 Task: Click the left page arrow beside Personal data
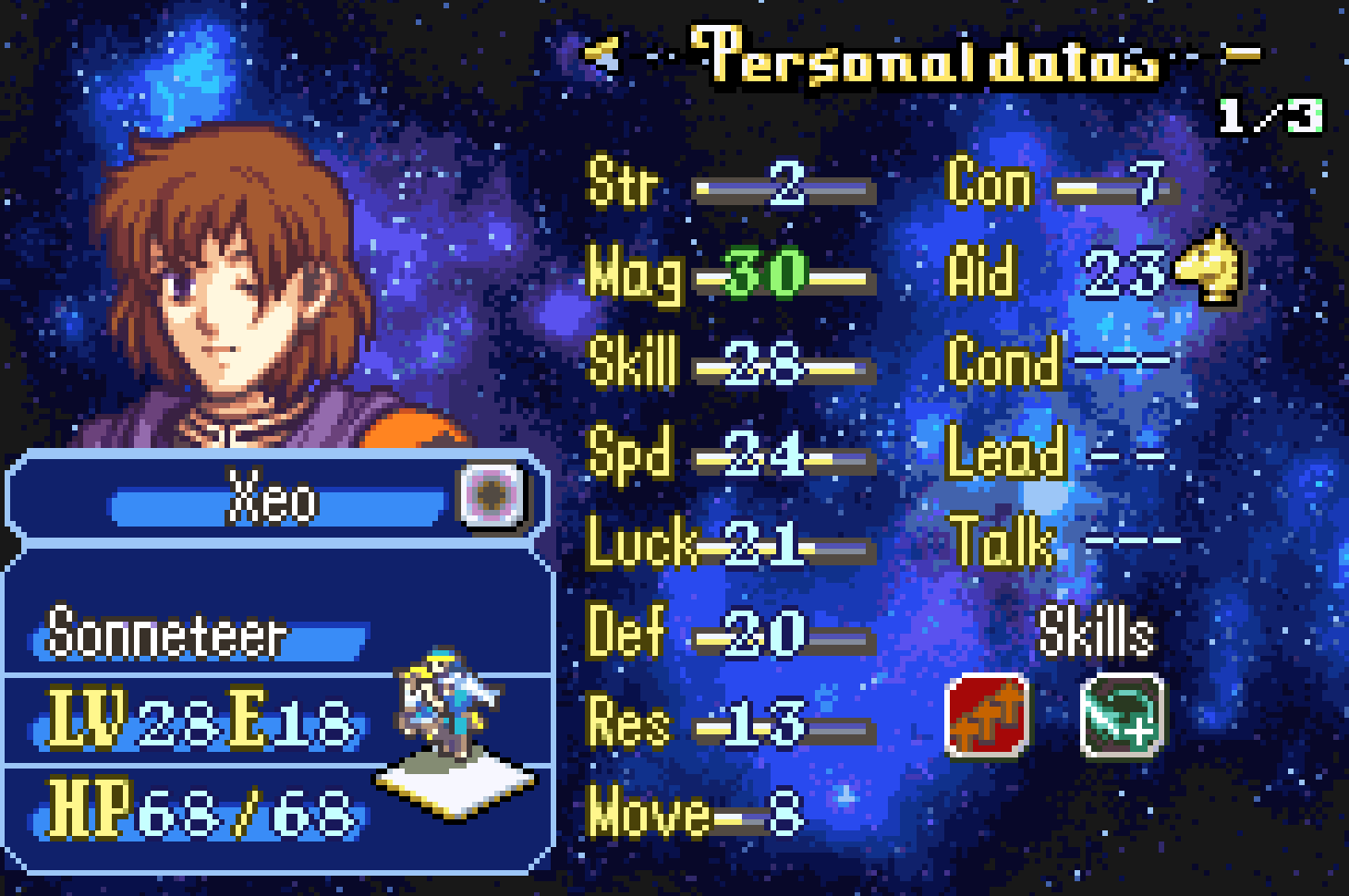point(602,54)
